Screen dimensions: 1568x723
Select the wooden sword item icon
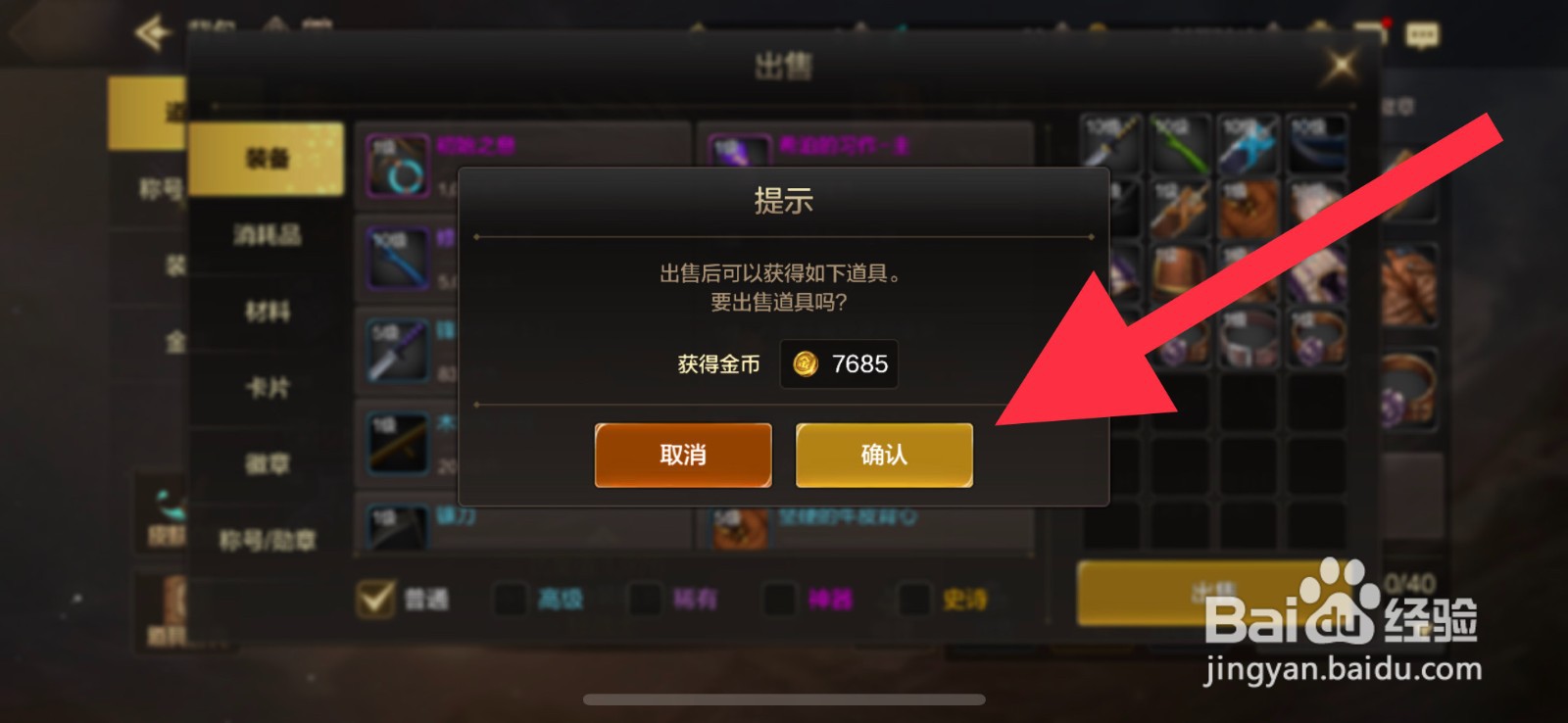[398, 441]
